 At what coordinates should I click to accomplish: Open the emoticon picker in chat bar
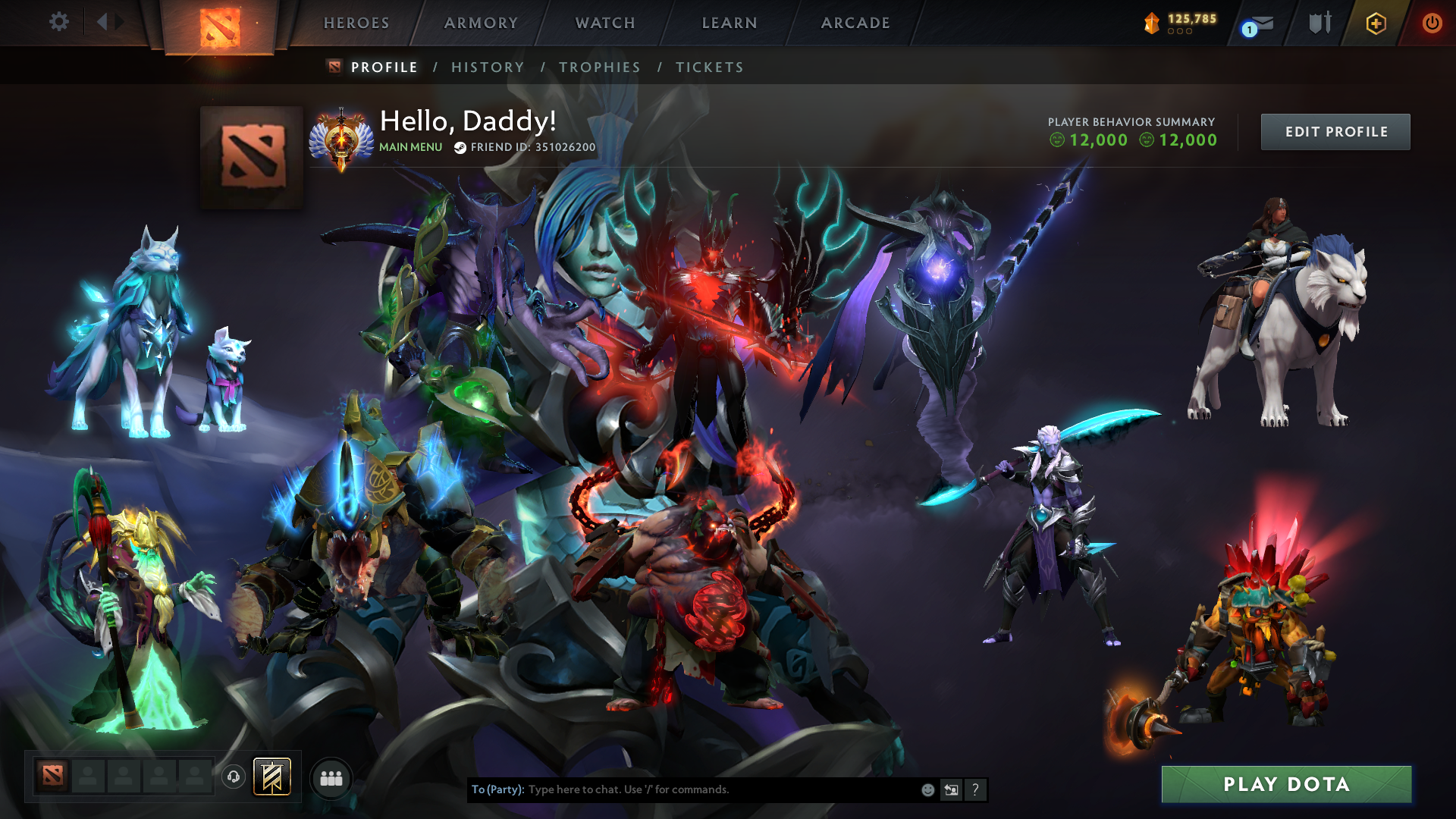927,789
